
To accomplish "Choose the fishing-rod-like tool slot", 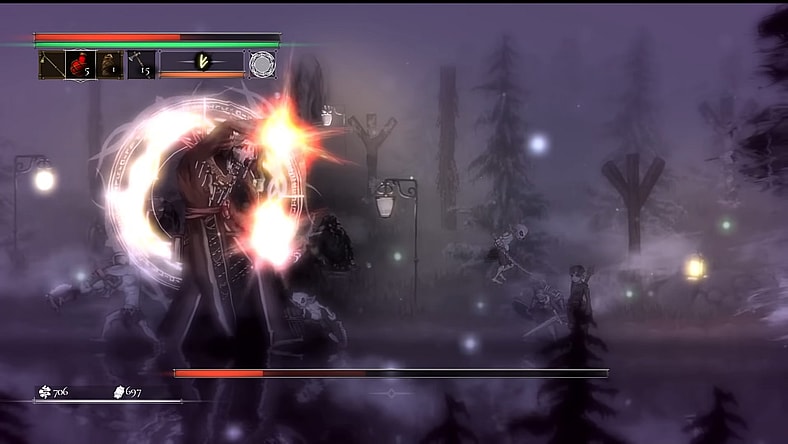I will (x=51, y=64).
